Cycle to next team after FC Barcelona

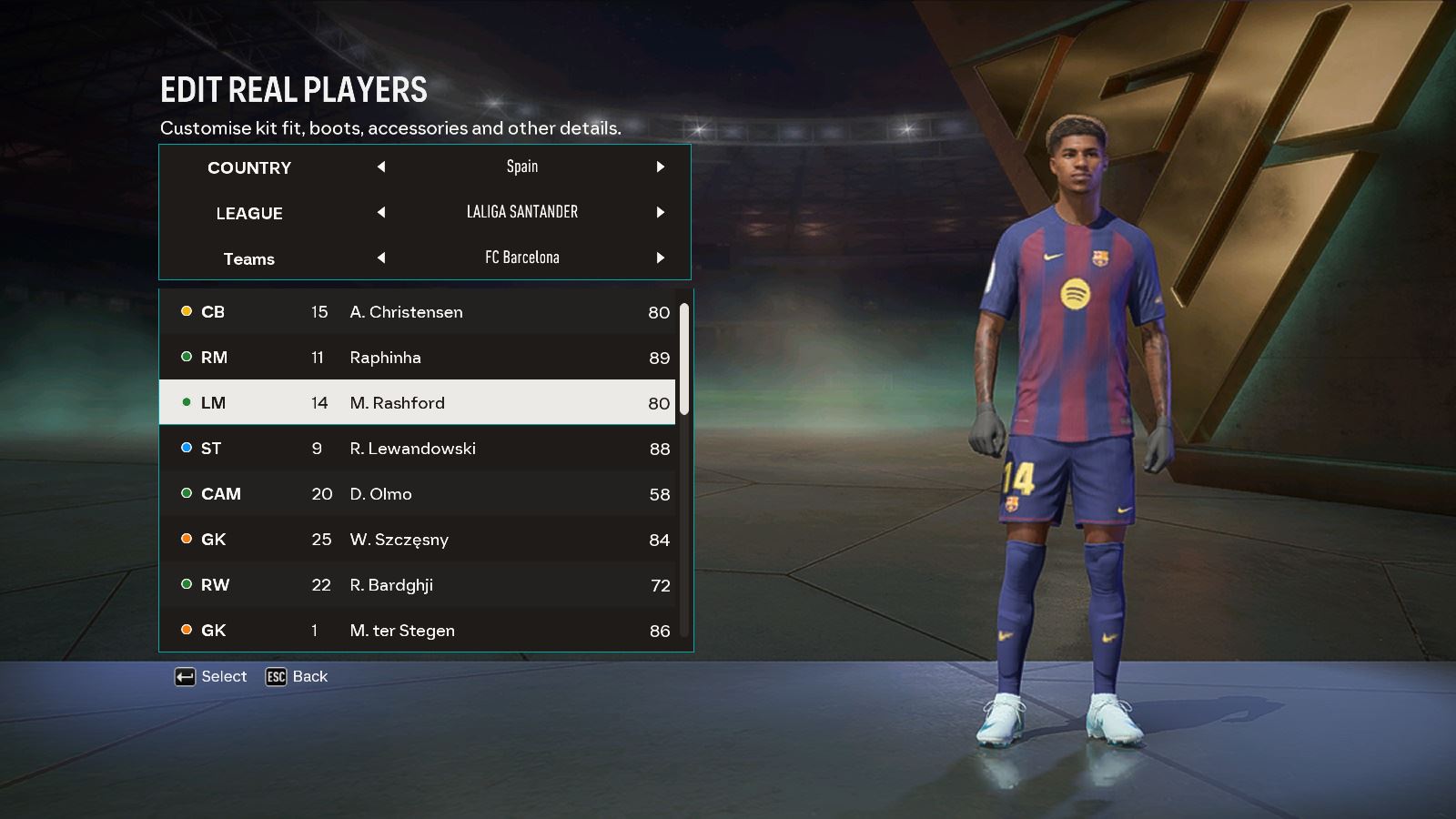pos(661,258)
